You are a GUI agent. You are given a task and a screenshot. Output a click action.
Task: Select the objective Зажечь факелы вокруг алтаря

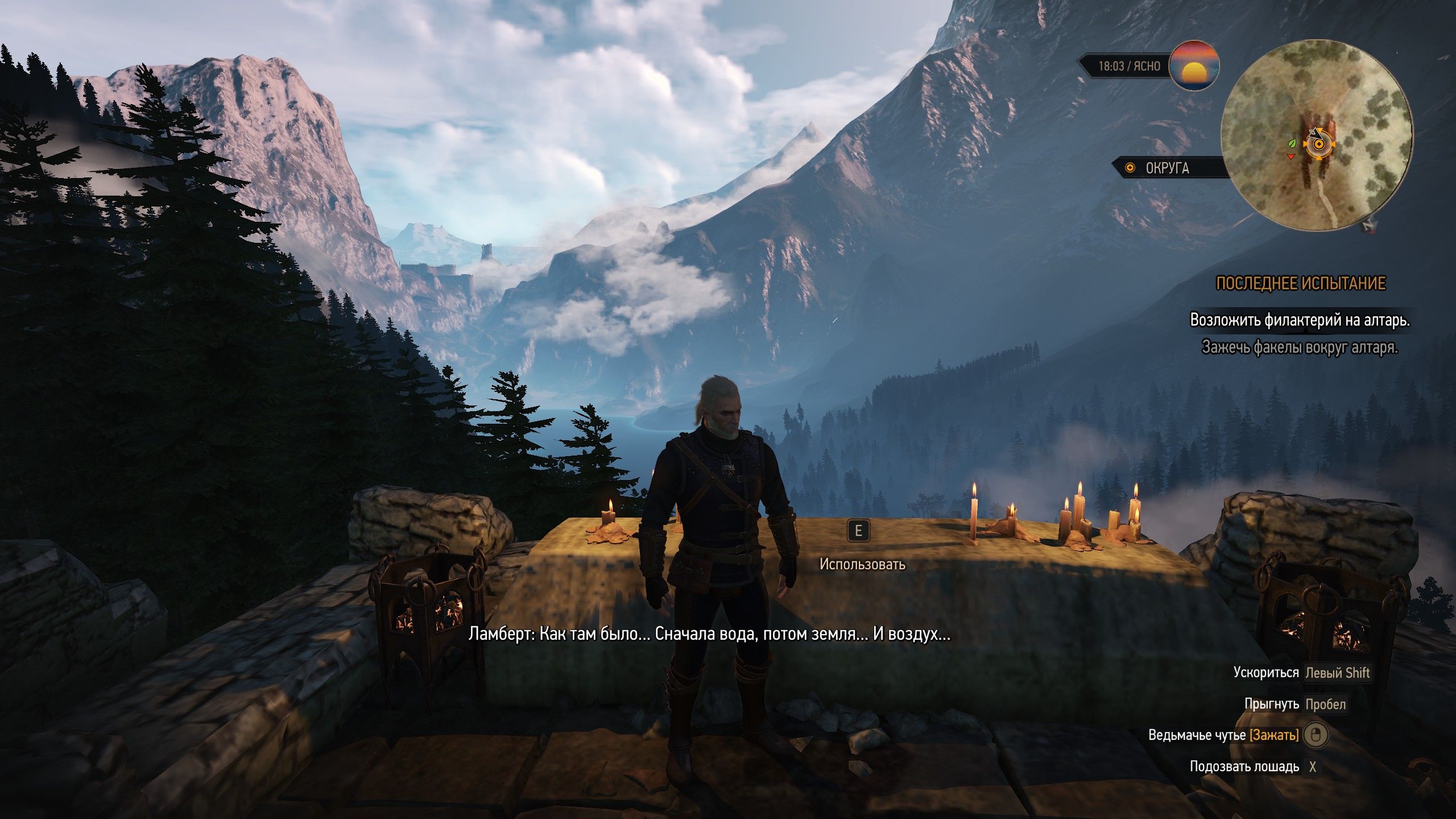(1300, 346)
